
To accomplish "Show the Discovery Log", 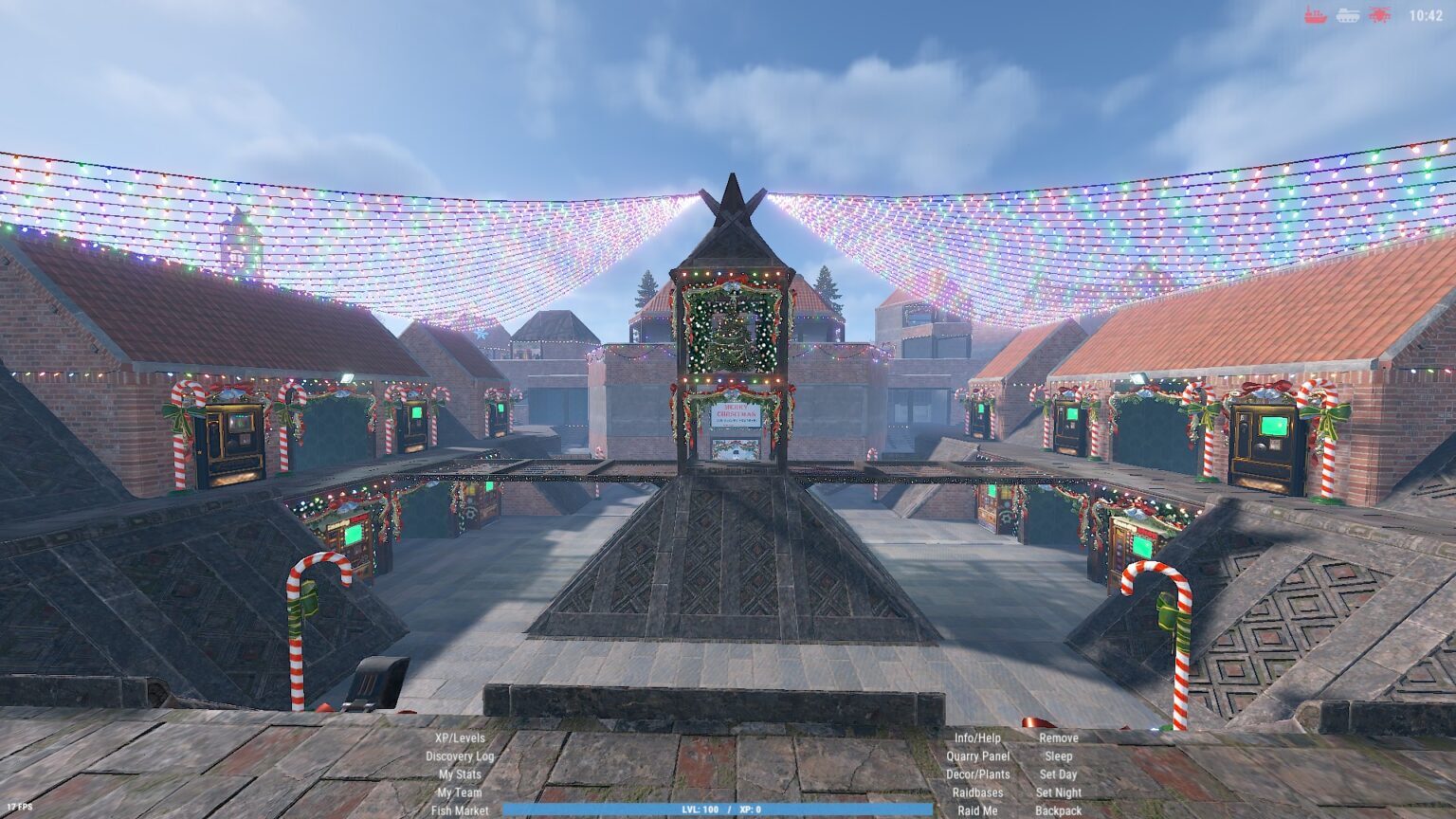I will tap(460, 756).
